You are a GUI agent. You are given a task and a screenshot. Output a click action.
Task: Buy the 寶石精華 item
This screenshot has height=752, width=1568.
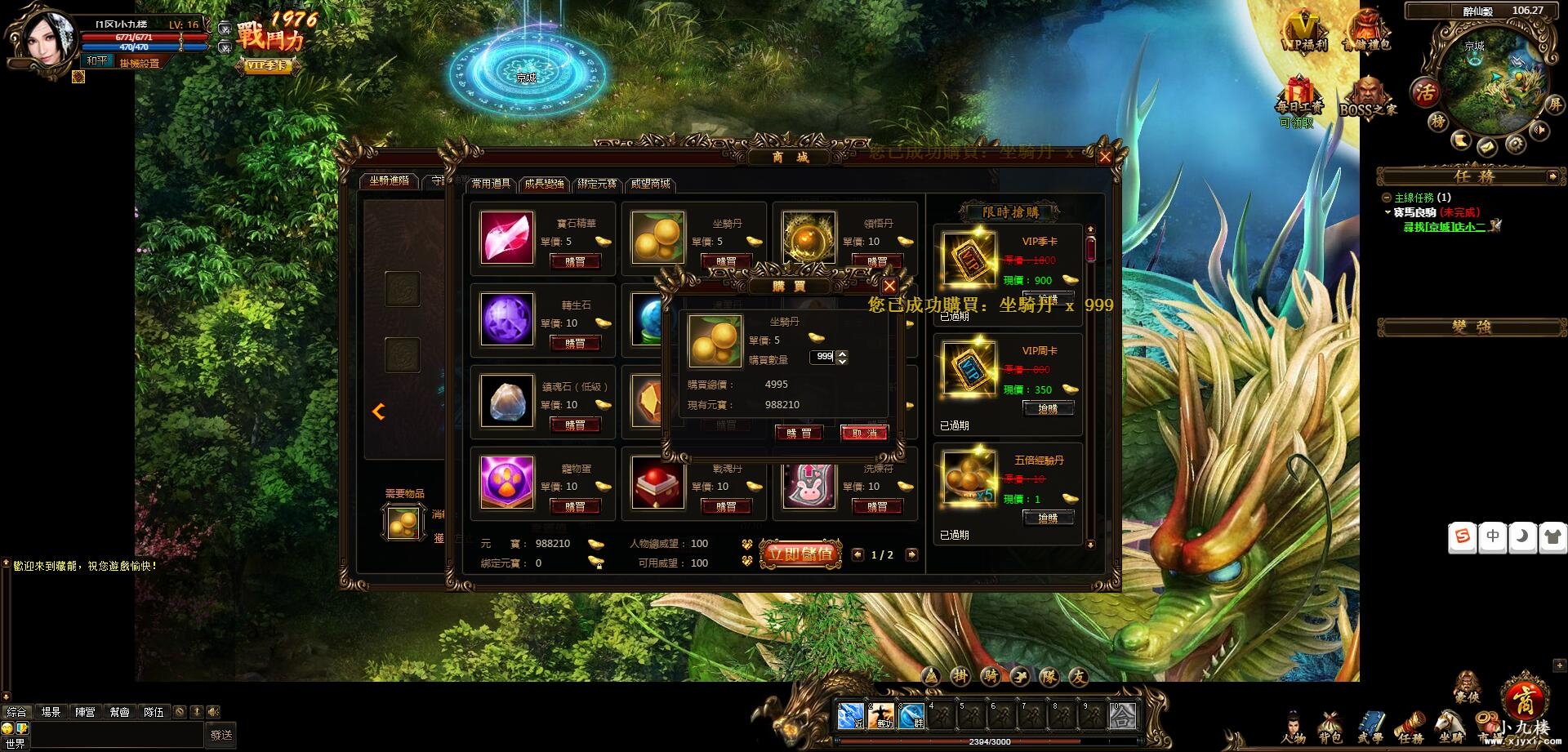click(x=575, y=261)
